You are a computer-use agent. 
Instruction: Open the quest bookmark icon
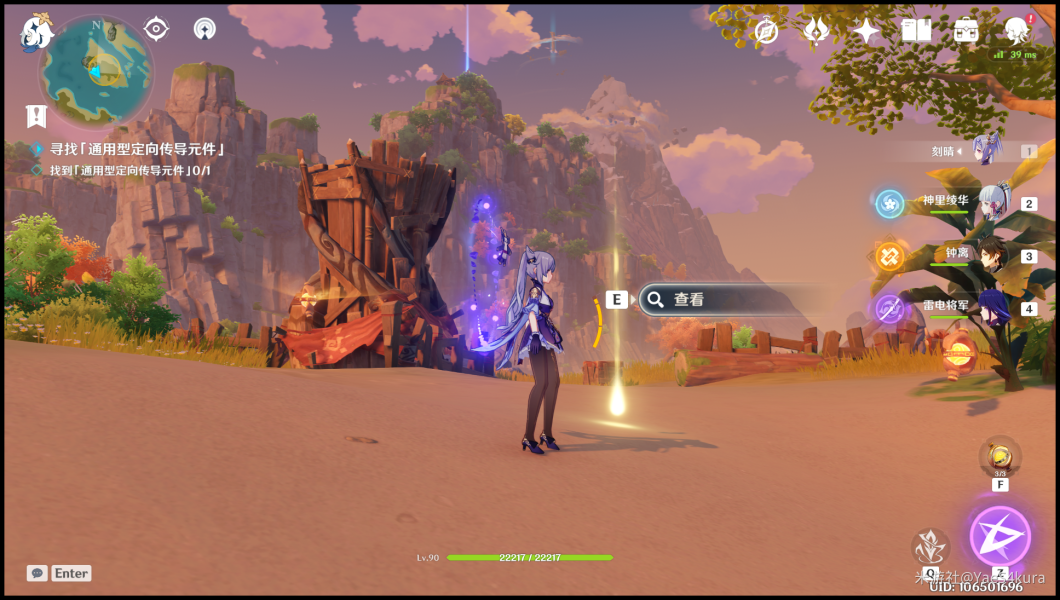click(37, 116)
